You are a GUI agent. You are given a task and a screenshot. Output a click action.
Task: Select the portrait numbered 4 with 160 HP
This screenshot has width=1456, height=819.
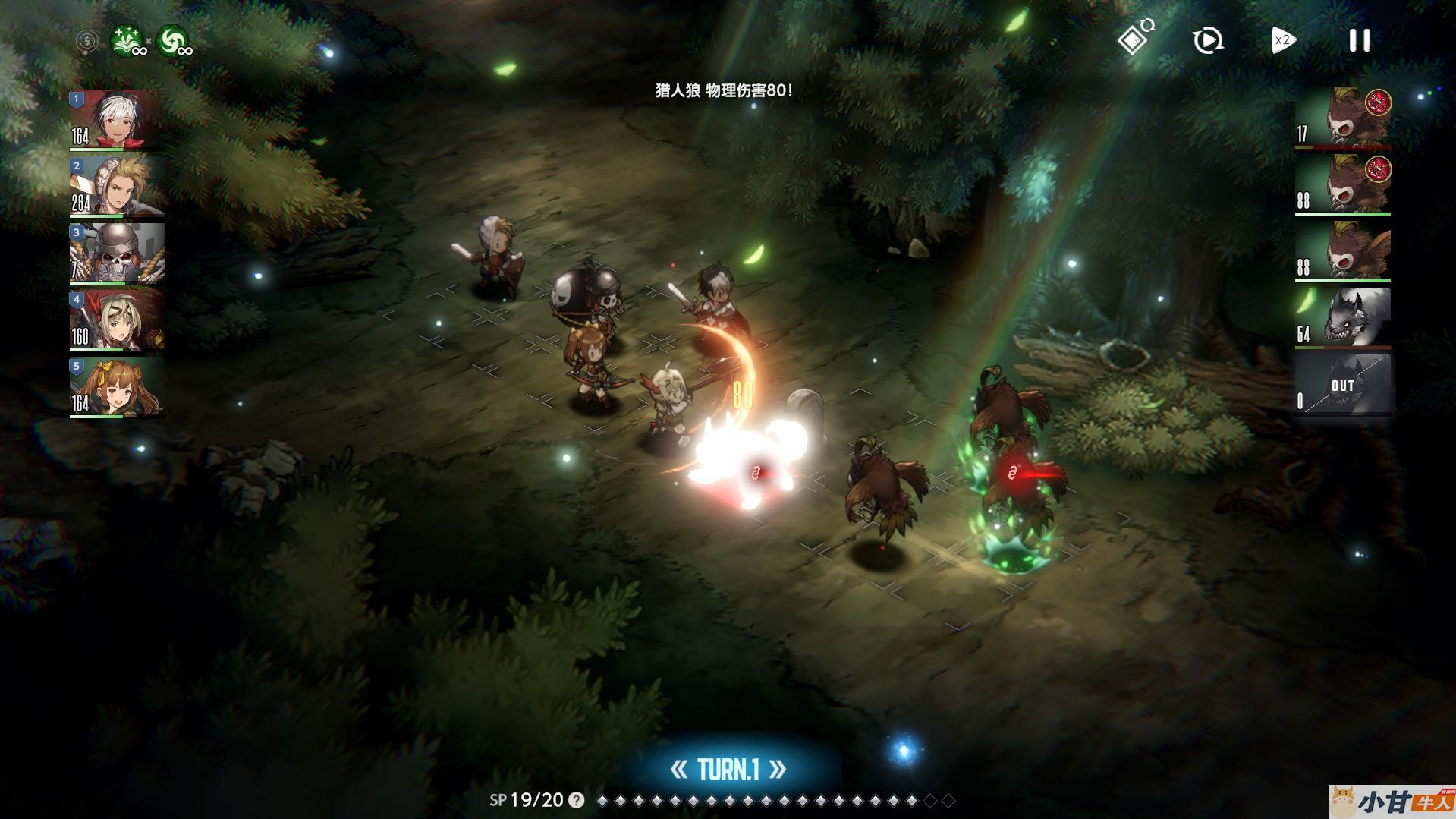117,320
